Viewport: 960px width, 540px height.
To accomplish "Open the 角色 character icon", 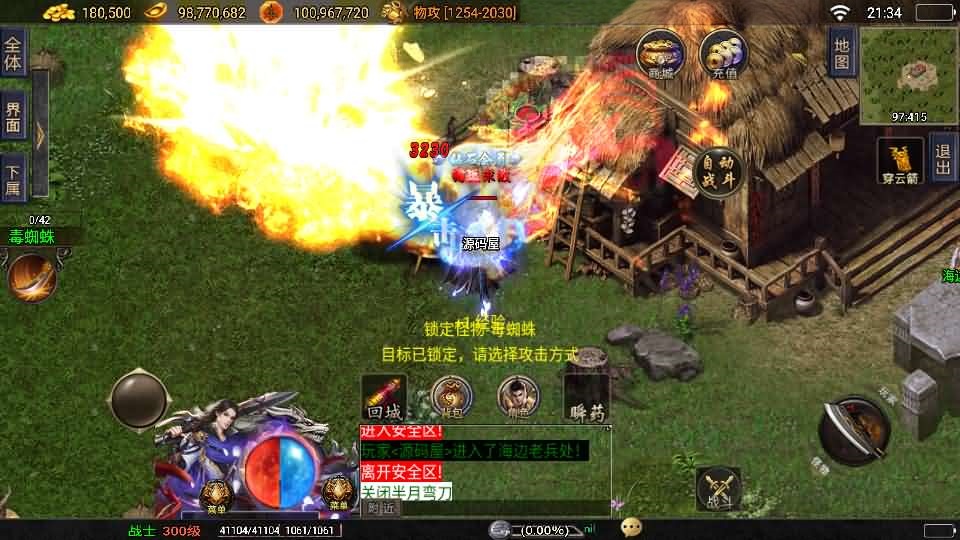I will tap(518, 397).
